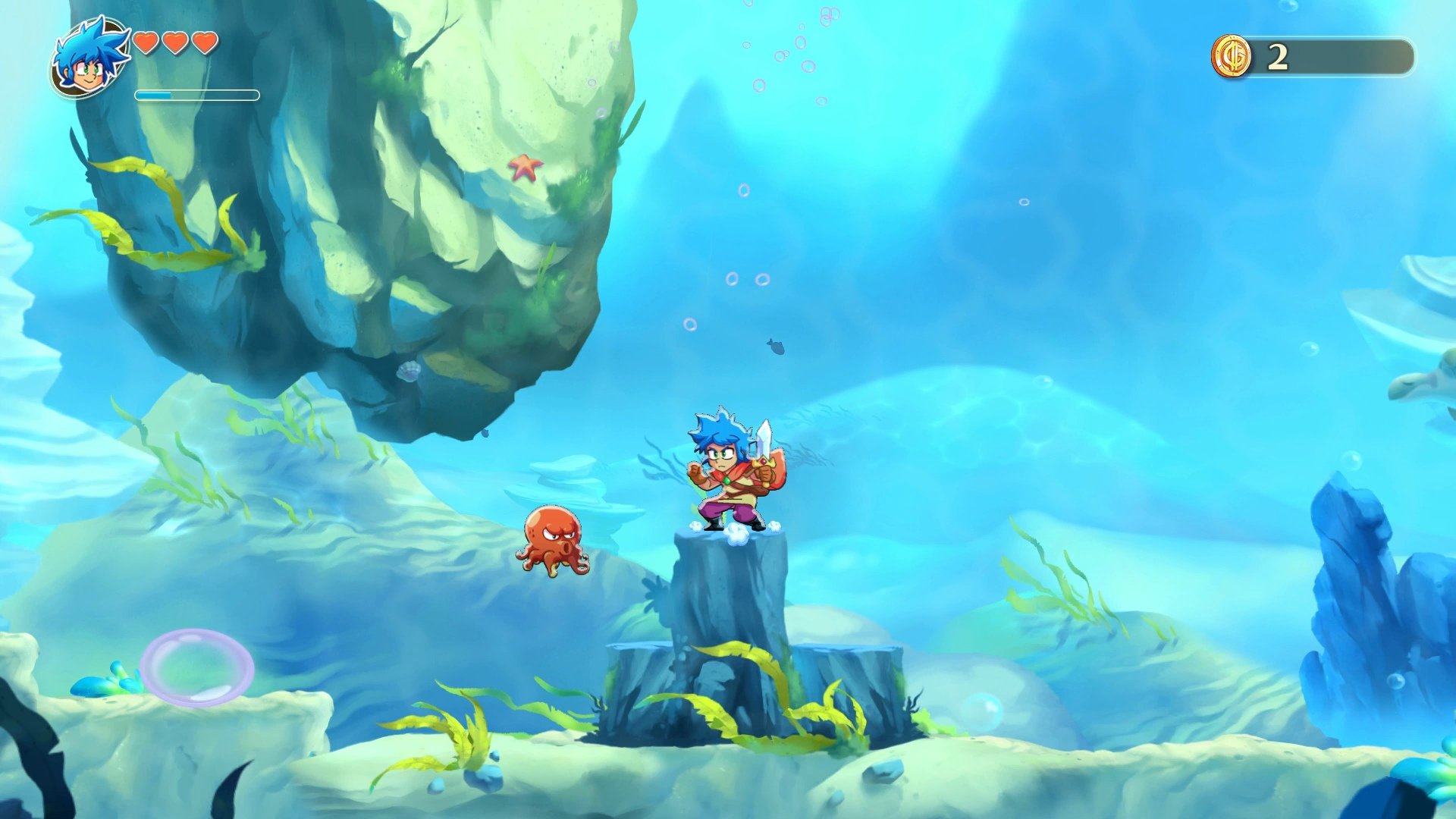
Task: Click the coin count showing 2
Action: (1277, 56)
